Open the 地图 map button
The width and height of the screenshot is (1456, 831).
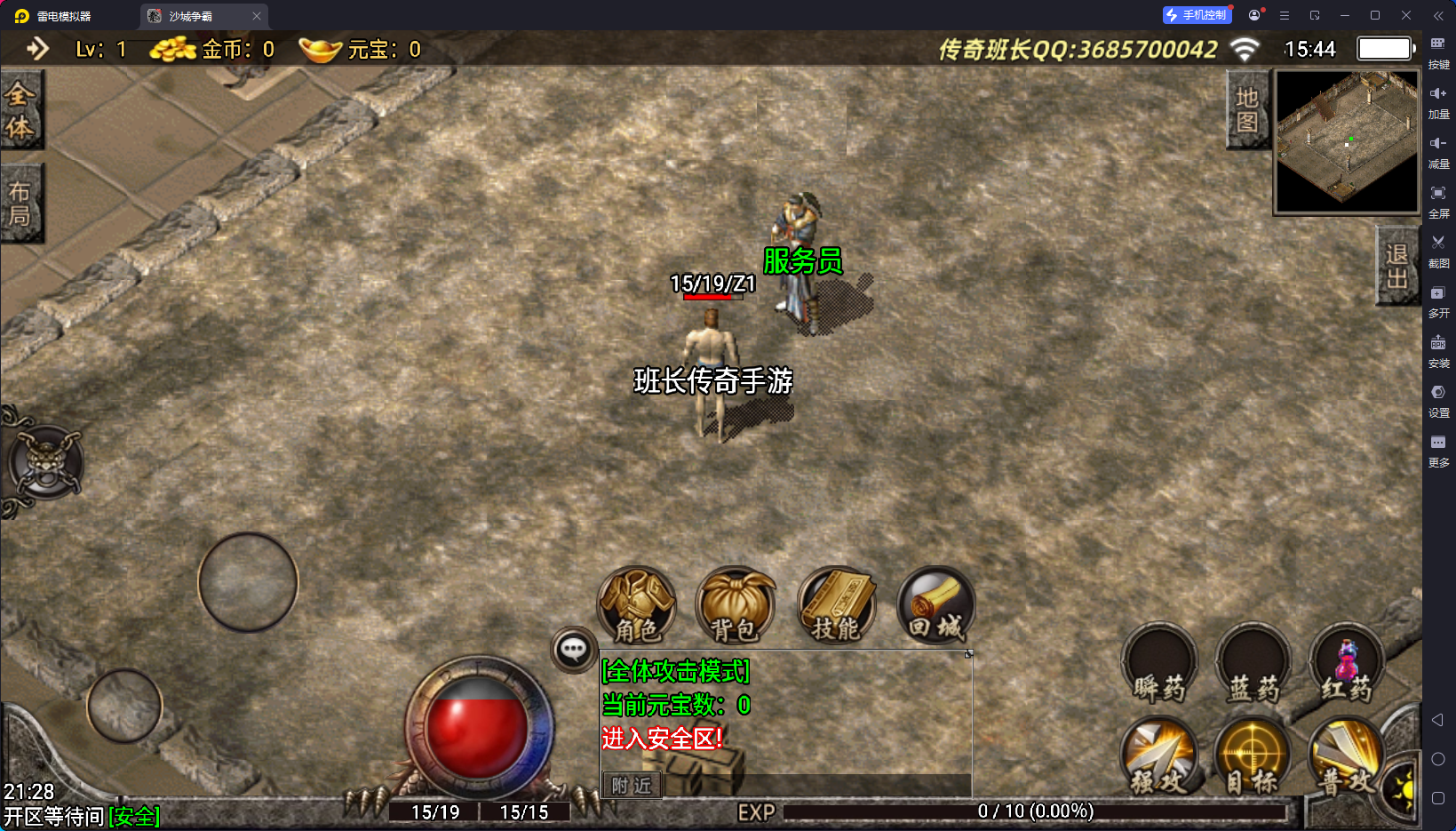1247,110
